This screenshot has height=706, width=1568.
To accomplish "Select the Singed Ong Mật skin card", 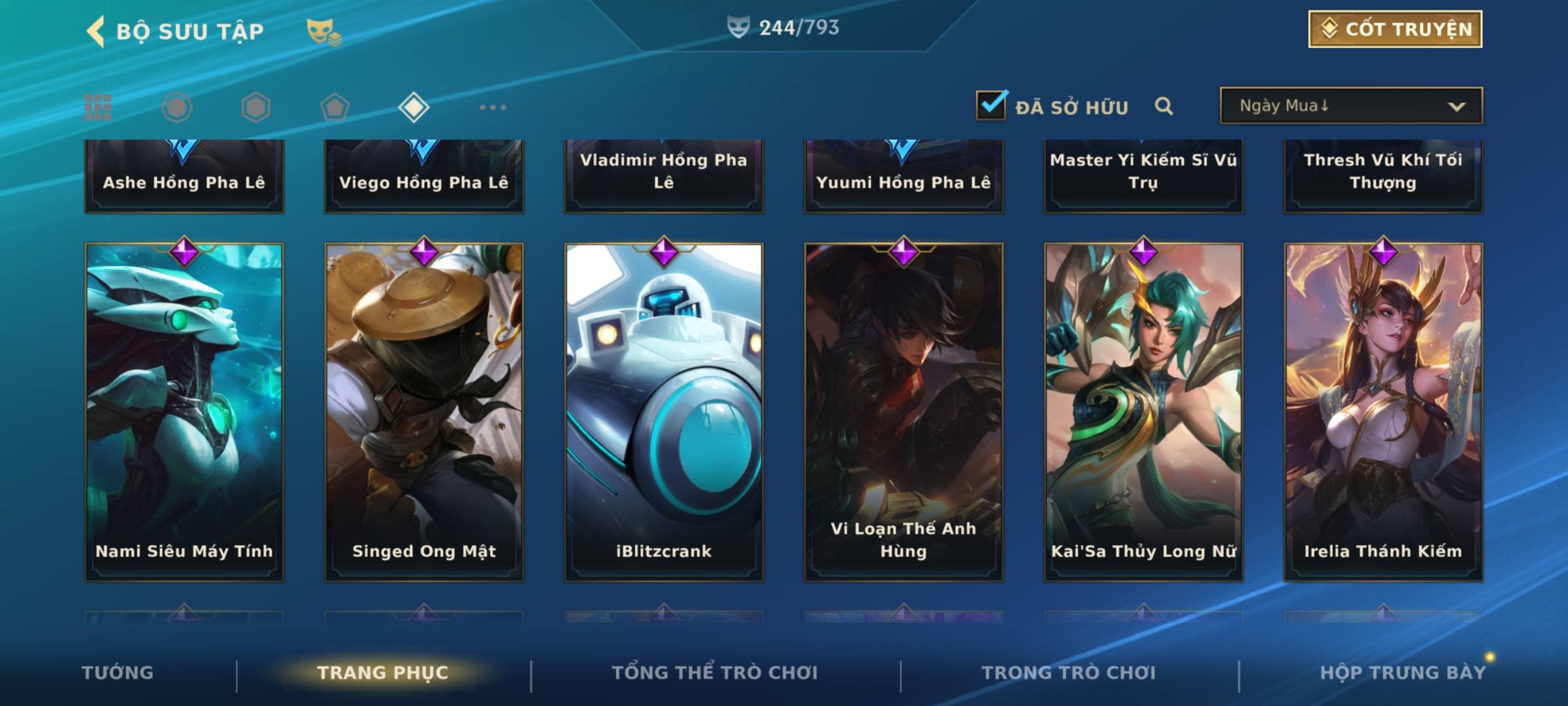I will click(424, 412).
